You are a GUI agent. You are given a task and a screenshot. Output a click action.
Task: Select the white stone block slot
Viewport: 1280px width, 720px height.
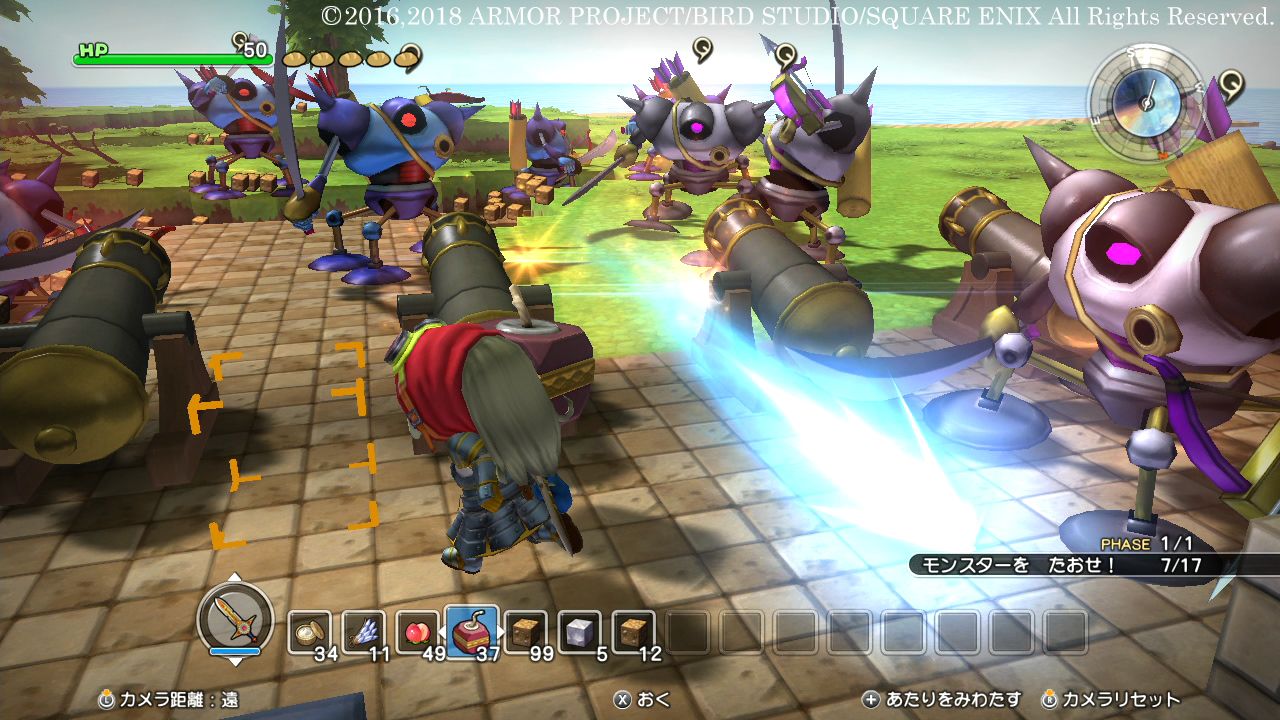click(579, 631)
